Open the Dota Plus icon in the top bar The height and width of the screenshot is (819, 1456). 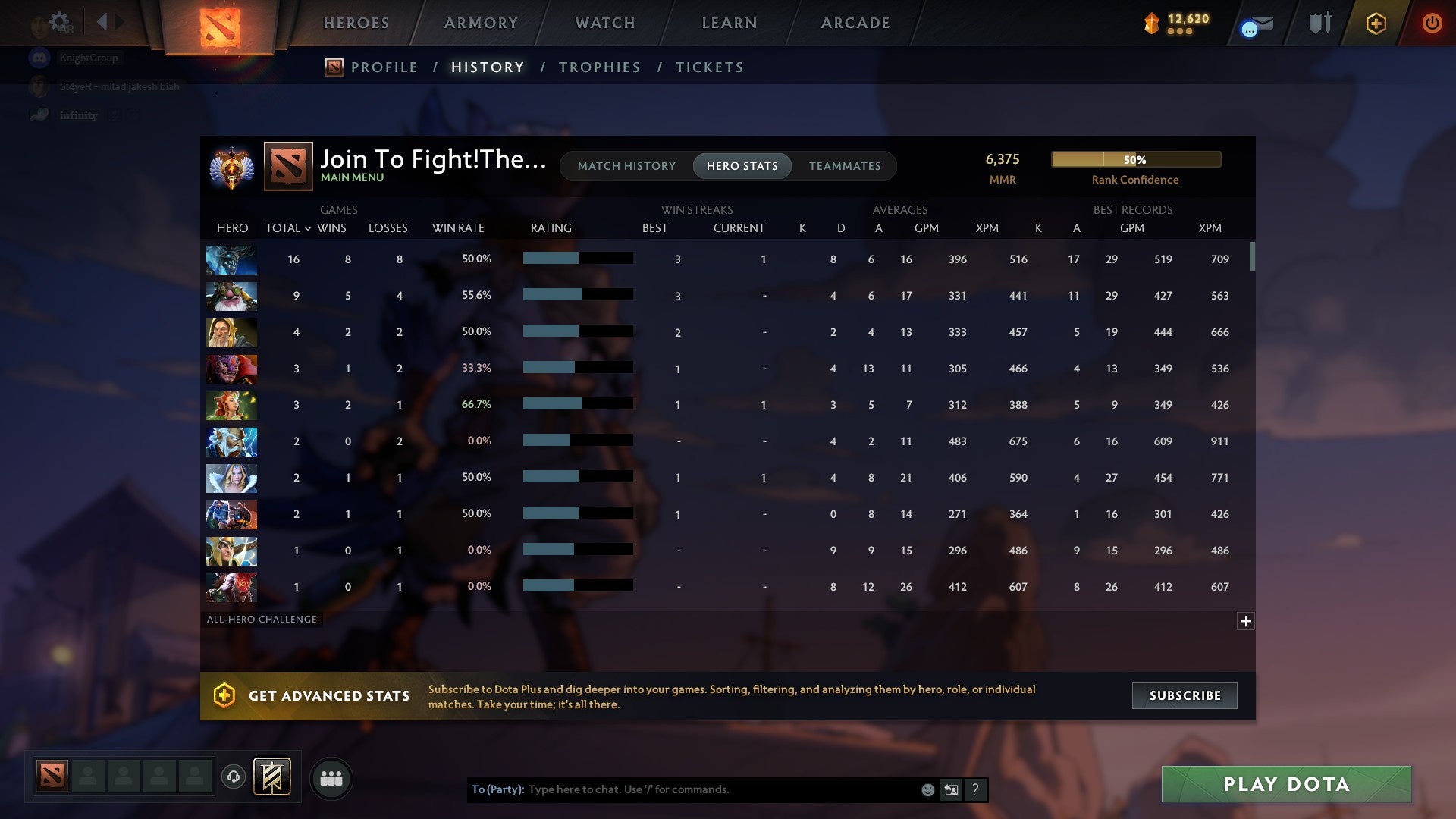(1376, 23)
